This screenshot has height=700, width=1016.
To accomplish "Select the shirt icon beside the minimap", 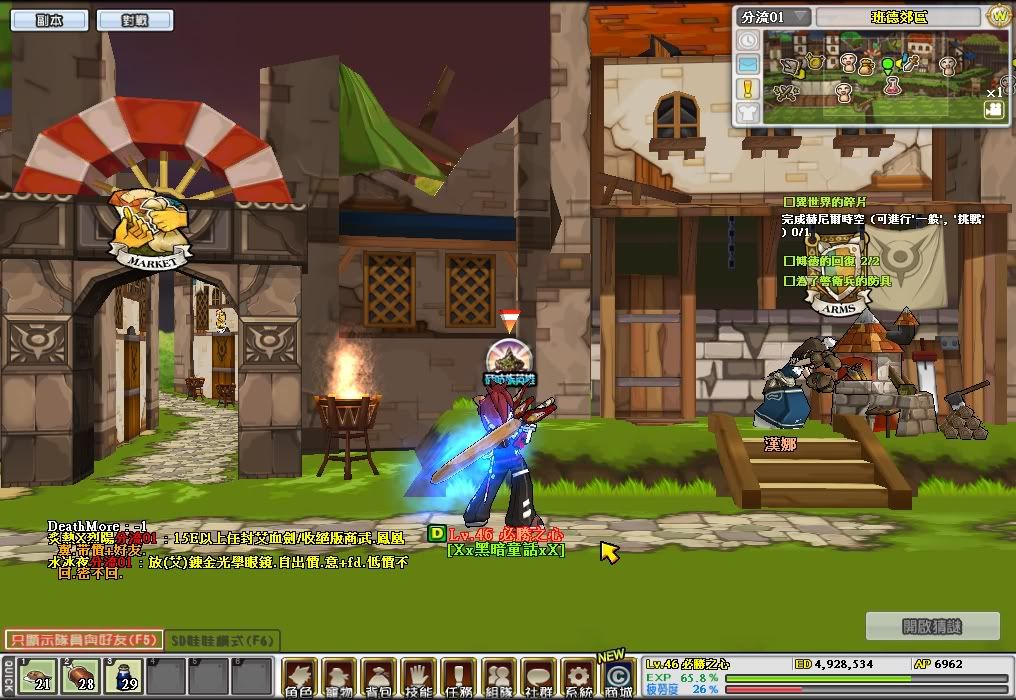I will point(747,112).
